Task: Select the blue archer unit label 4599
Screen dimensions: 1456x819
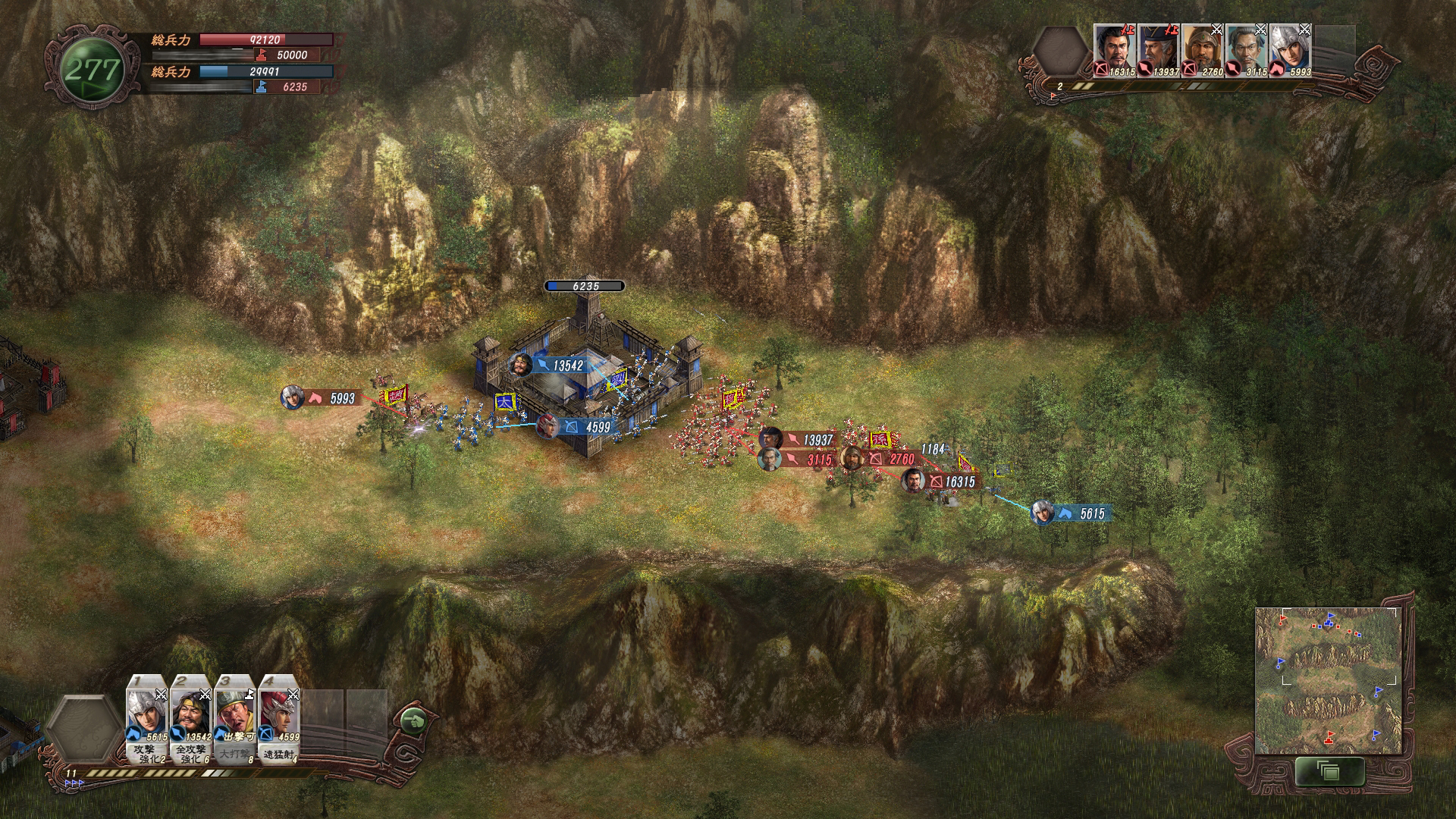Action: point(589,427)
